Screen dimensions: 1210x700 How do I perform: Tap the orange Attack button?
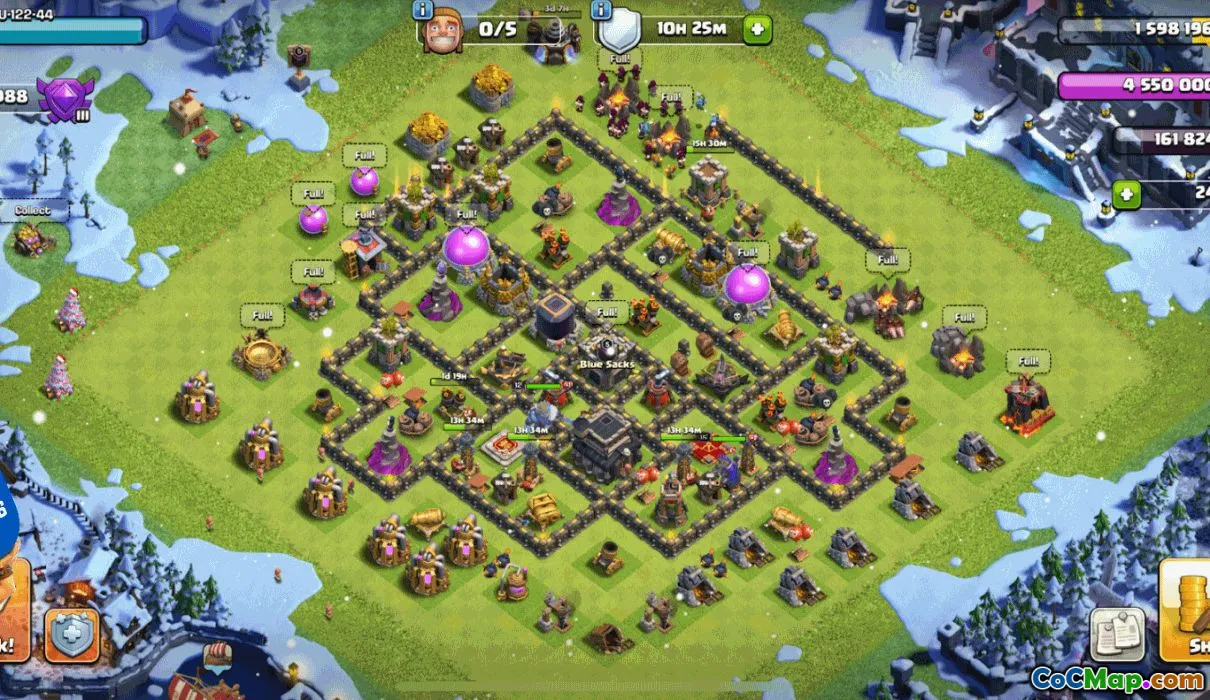tap(12, 623)
